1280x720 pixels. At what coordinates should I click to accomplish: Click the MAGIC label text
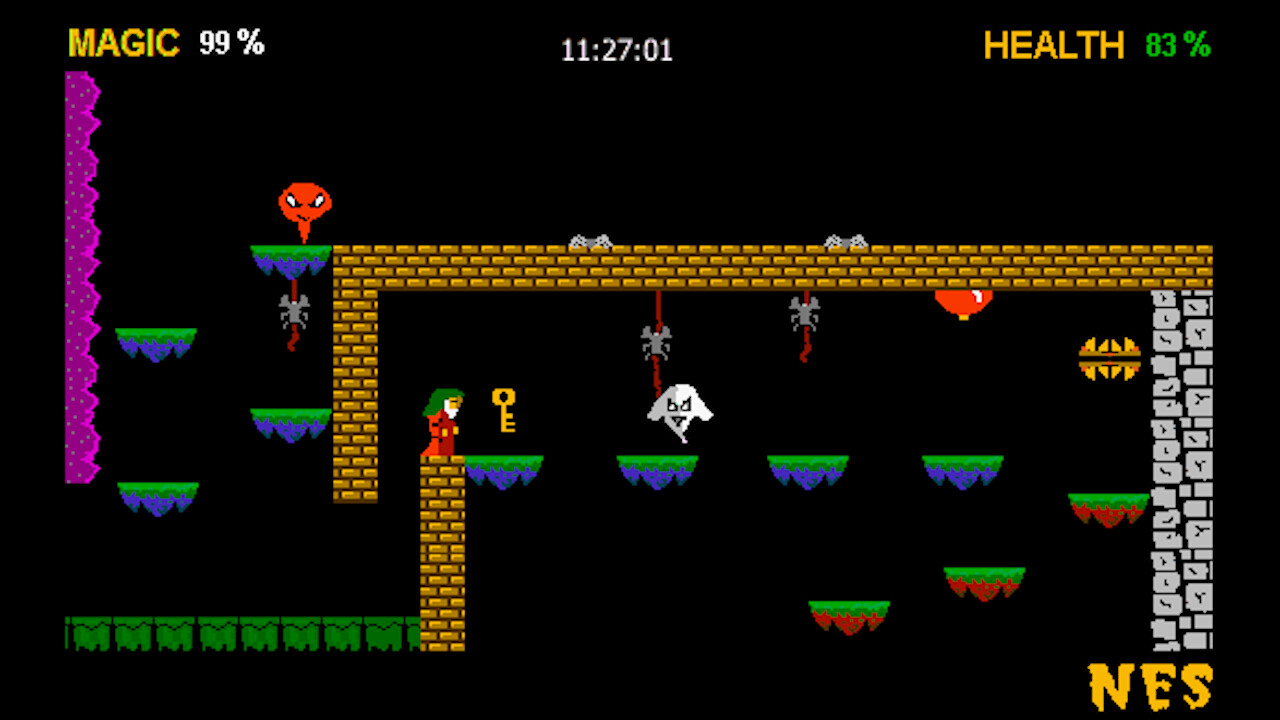[x=122, y=44]
